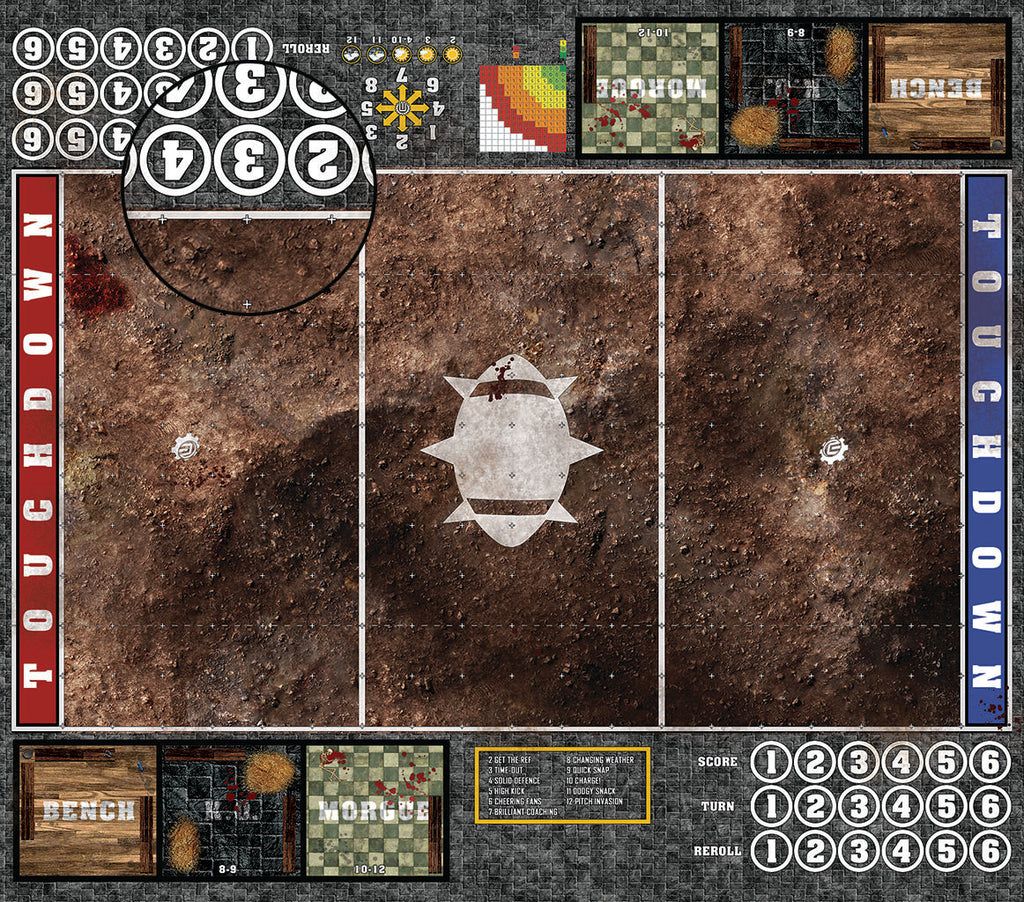Select the blue Touchdown end zone
The height and width of the screenshot is (902, 1024).
[984, 450]
